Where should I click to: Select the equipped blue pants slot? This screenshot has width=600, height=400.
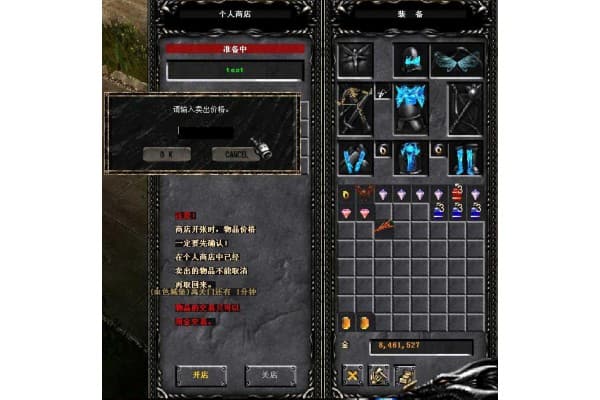[410, 158]
